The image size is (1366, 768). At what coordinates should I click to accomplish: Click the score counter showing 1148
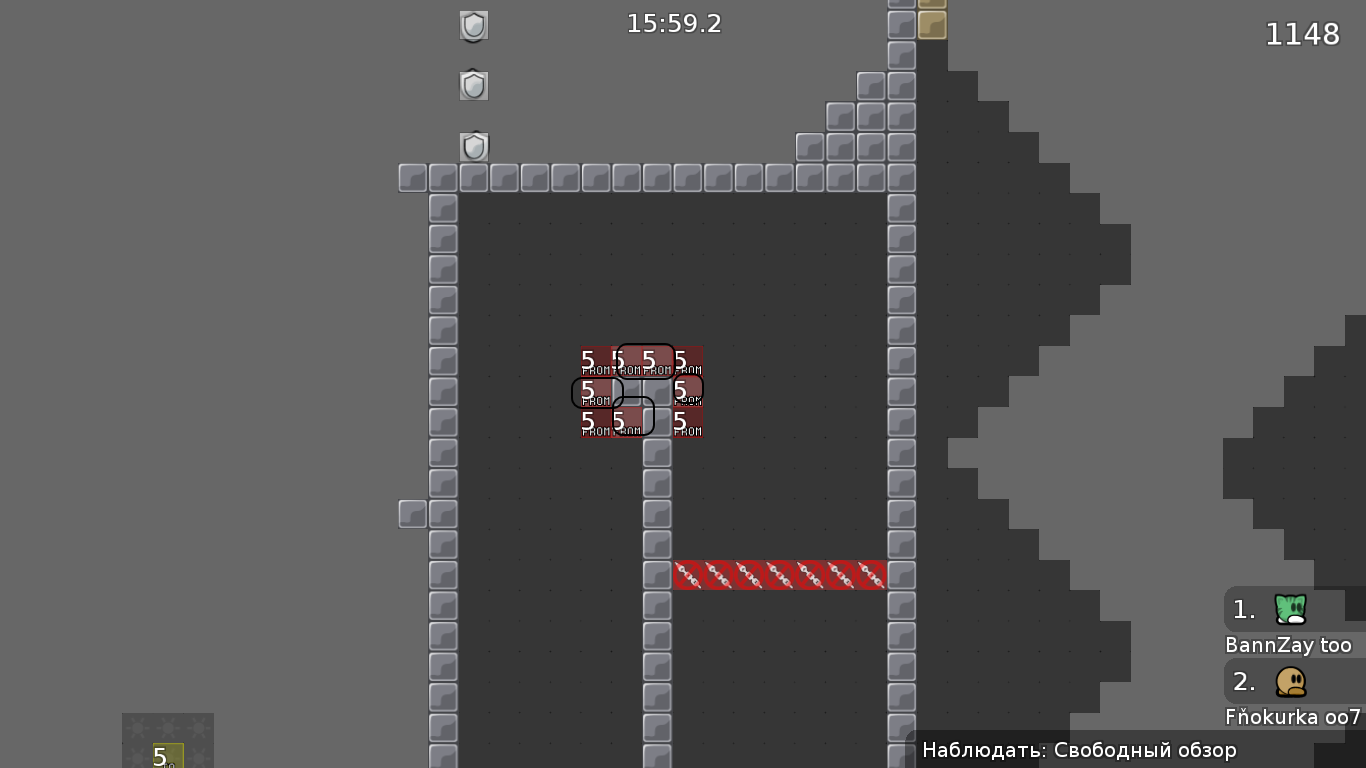[1303, 34]
